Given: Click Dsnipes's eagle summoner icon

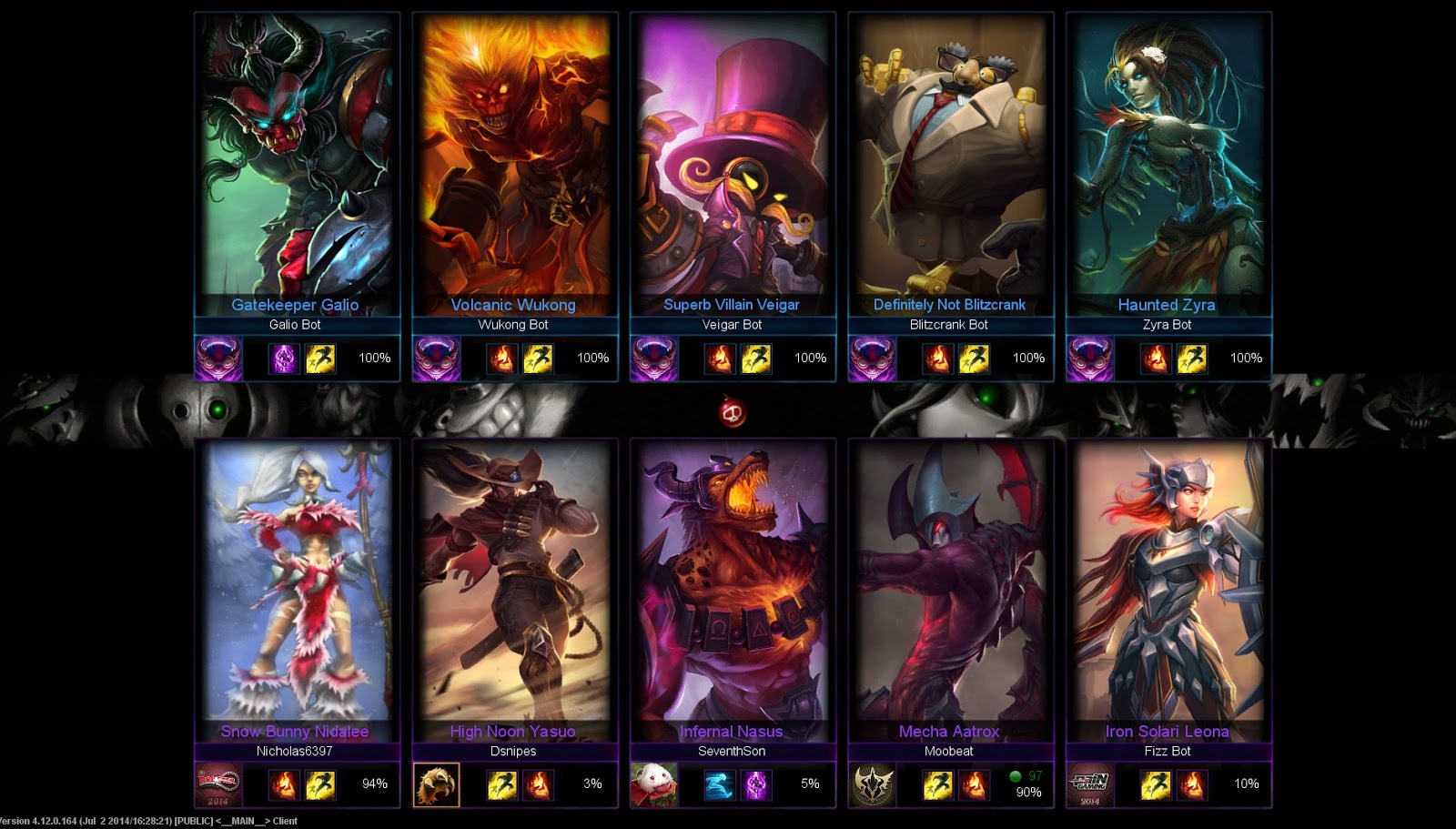Looking at the screenshot, I should [x=436, y=784].
